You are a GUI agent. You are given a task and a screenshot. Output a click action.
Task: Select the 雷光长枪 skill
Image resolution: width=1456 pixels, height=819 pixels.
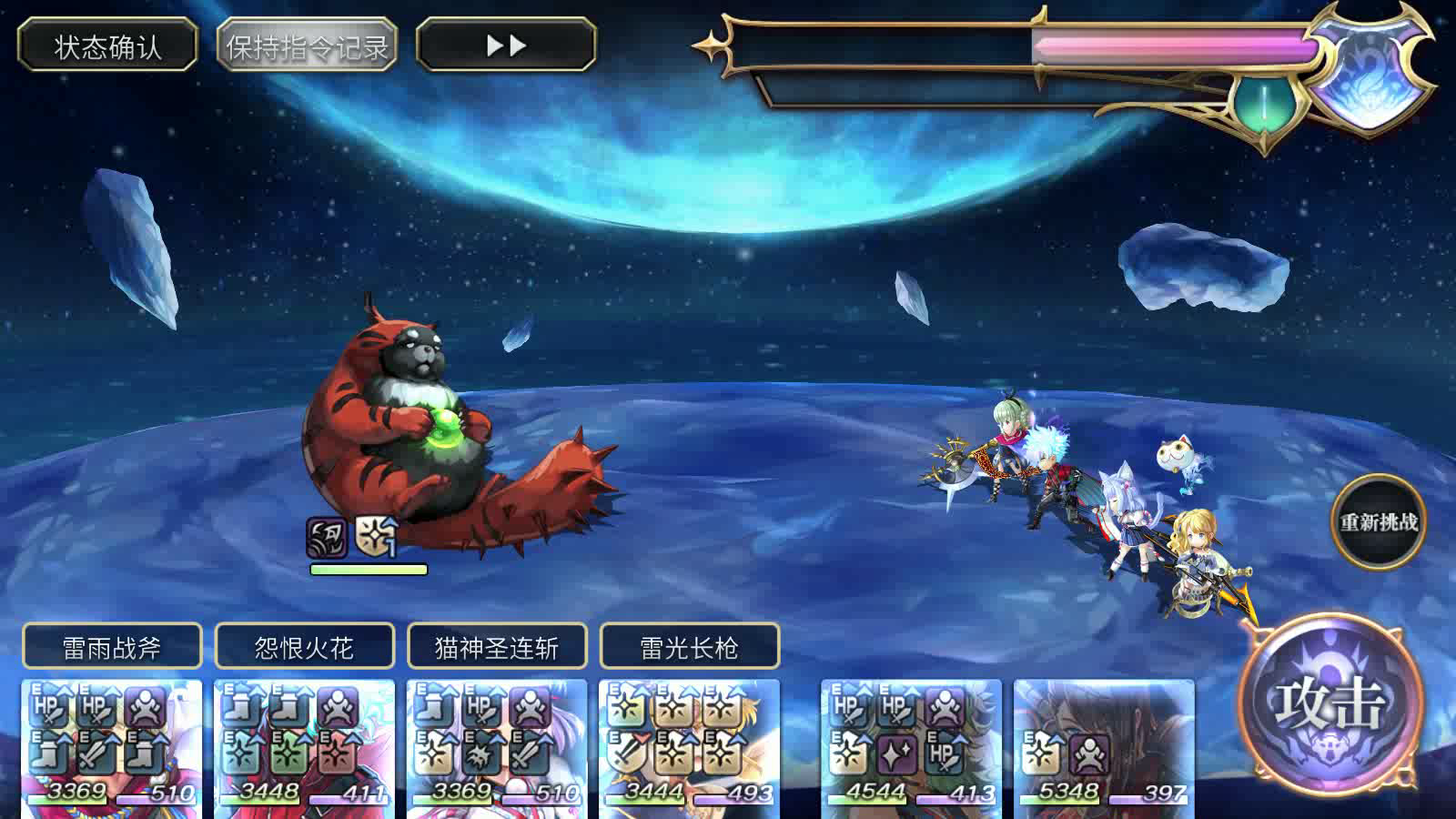pyautogui.click(x=688, y=646)
